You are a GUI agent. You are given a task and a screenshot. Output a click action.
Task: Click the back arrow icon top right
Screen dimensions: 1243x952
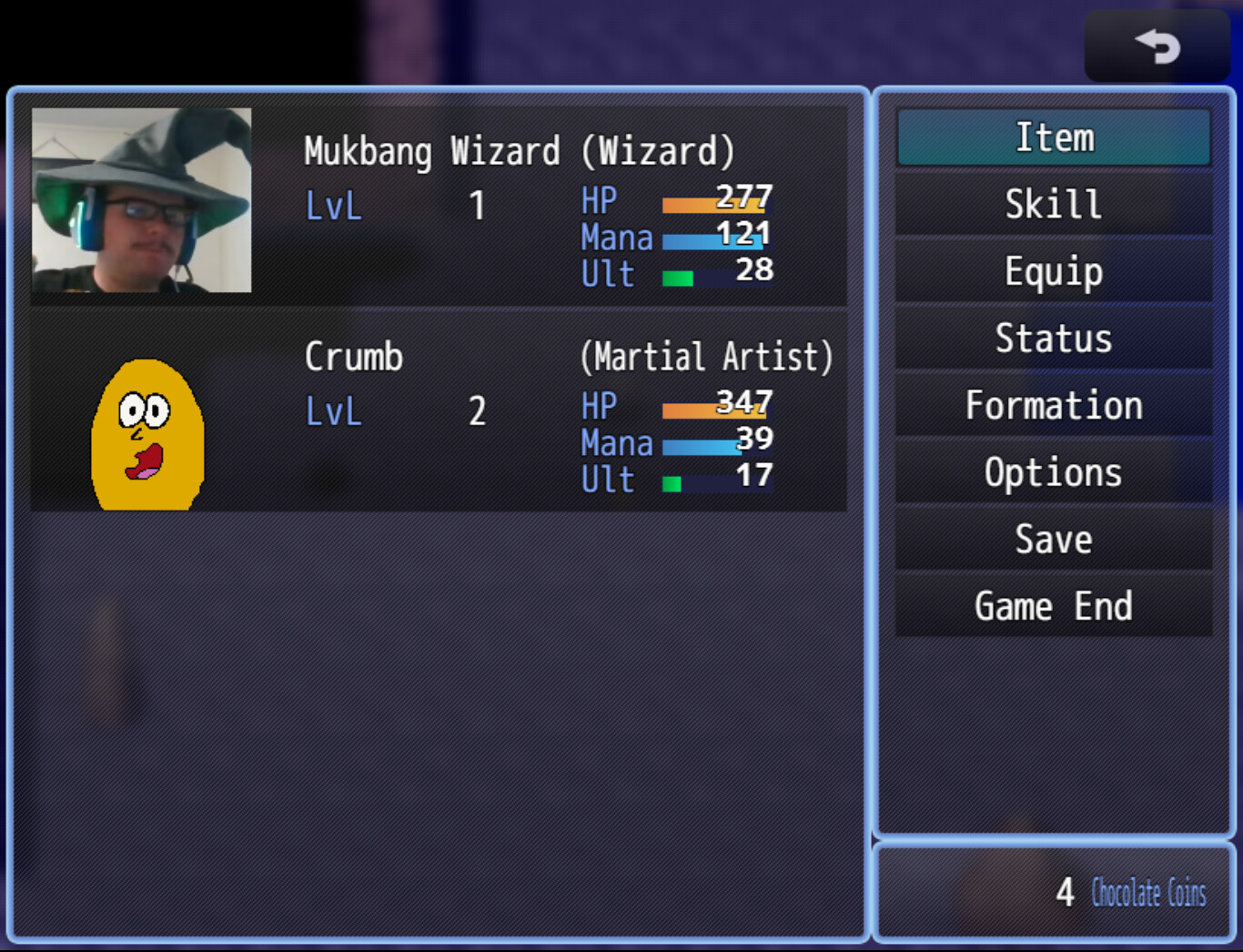pyautogui.click(x=1157, y=45)
